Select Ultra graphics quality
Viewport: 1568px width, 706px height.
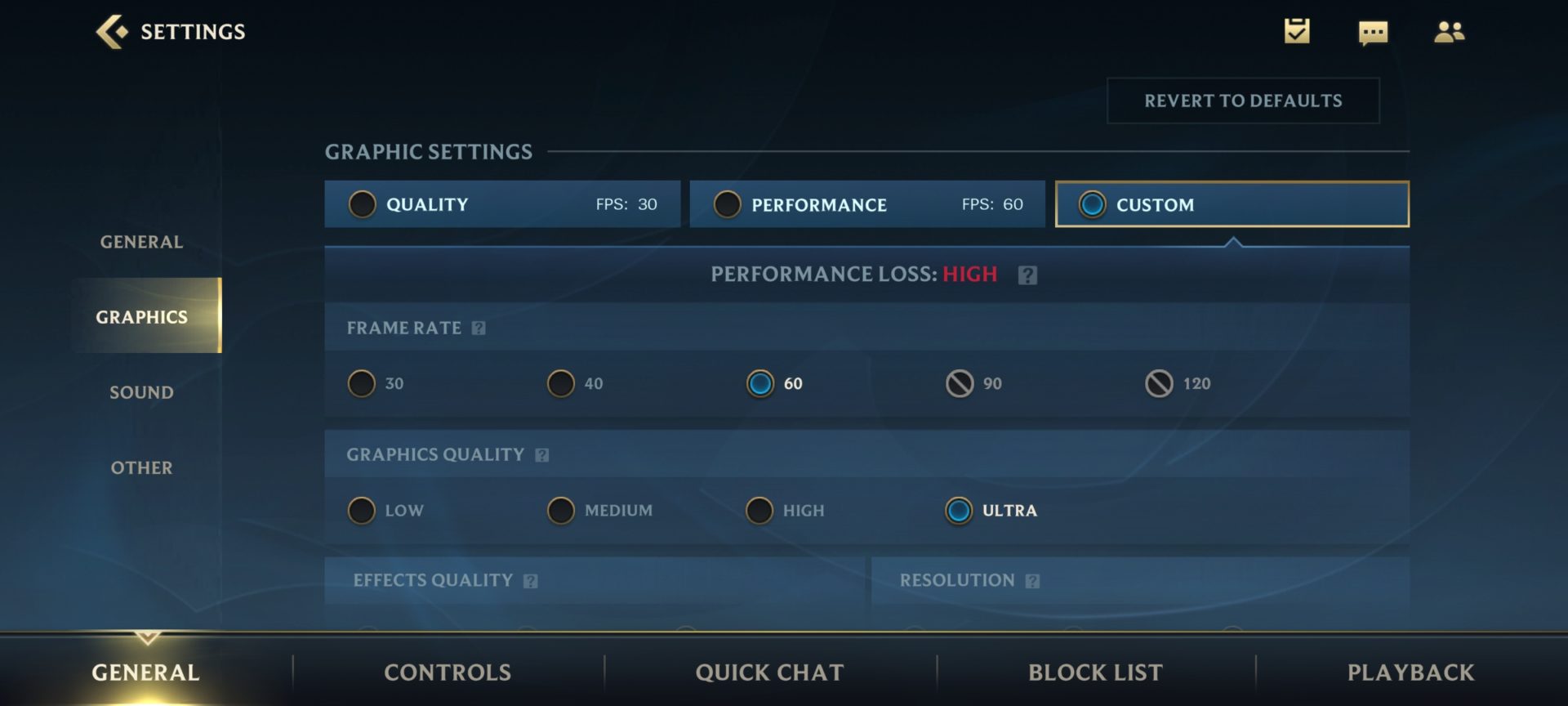959,511
